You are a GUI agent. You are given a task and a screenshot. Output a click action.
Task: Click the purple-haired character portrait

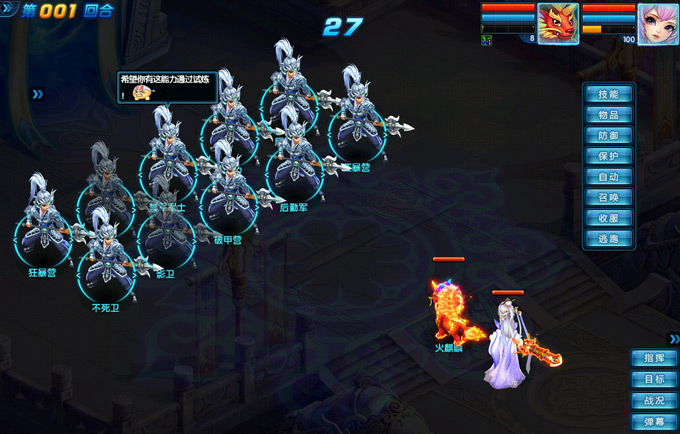658,23
